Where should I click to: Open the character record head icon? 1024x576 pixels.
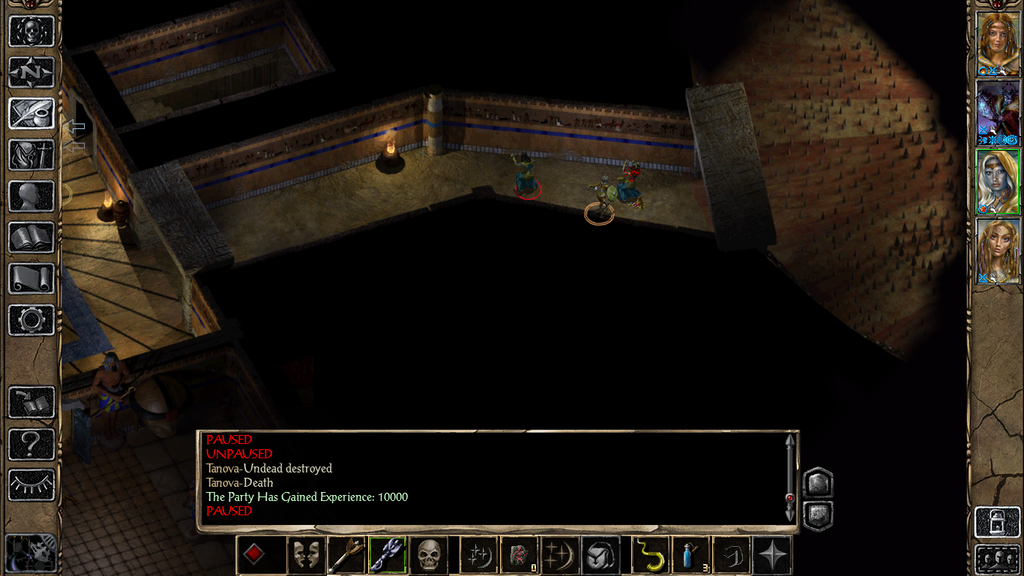(31, 196)
